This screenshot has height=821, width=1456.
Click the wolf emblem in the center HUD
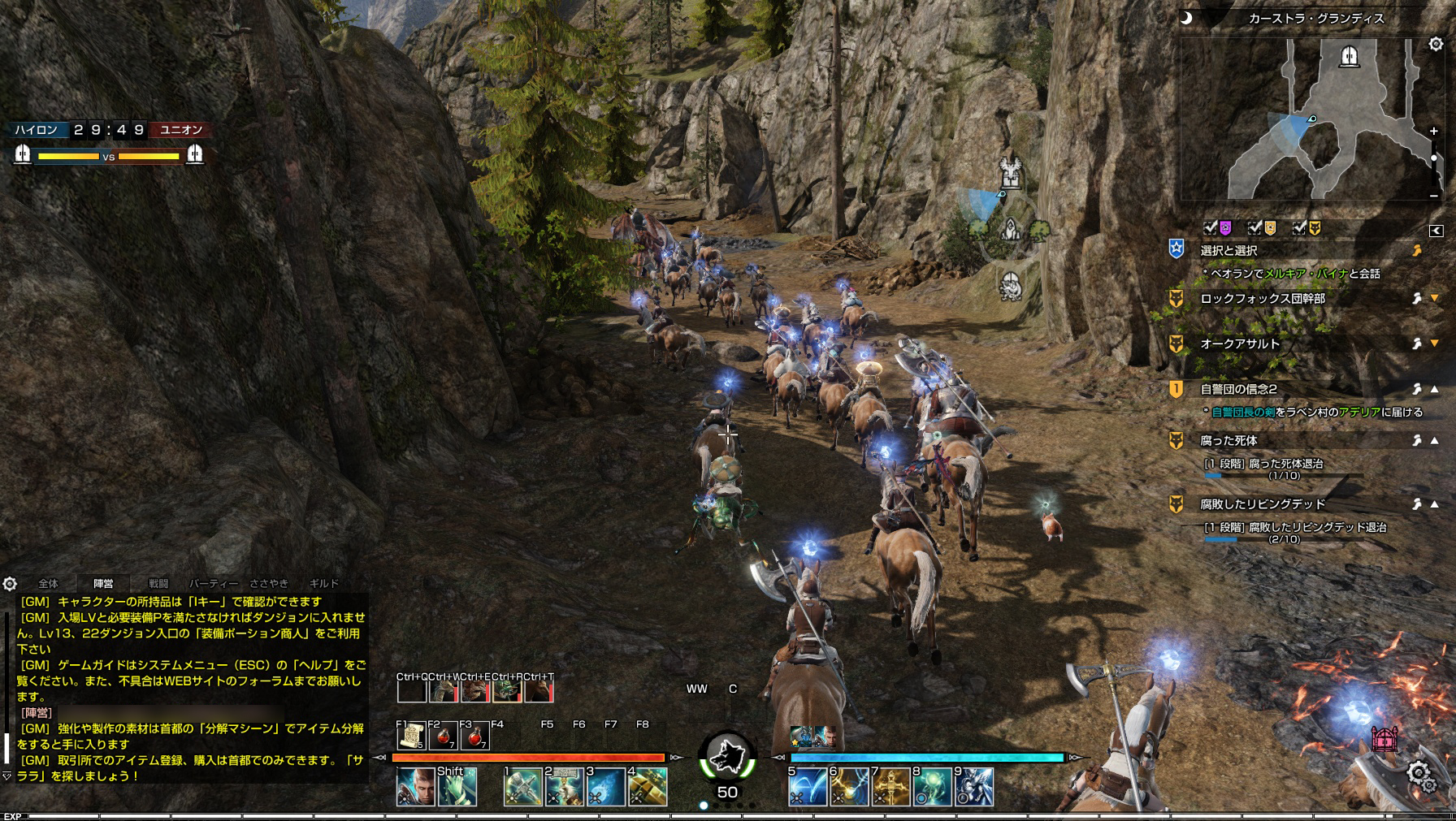(727, 757)
